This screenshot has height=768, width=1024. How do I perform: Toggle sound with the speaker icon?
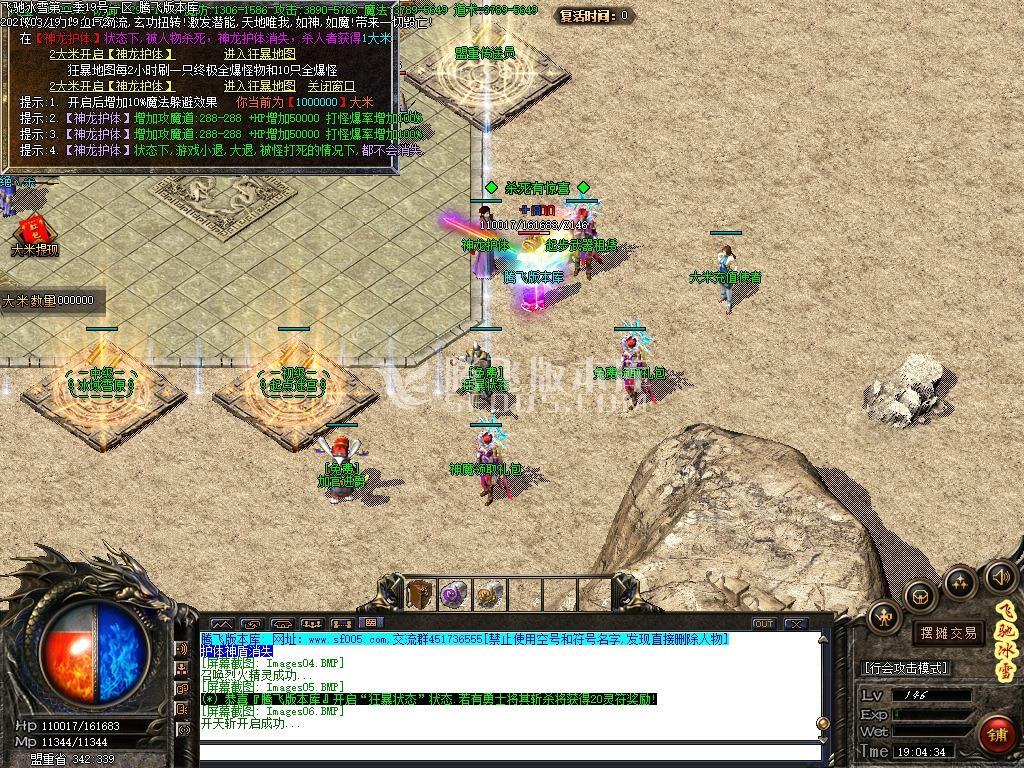click(1000, 577)
